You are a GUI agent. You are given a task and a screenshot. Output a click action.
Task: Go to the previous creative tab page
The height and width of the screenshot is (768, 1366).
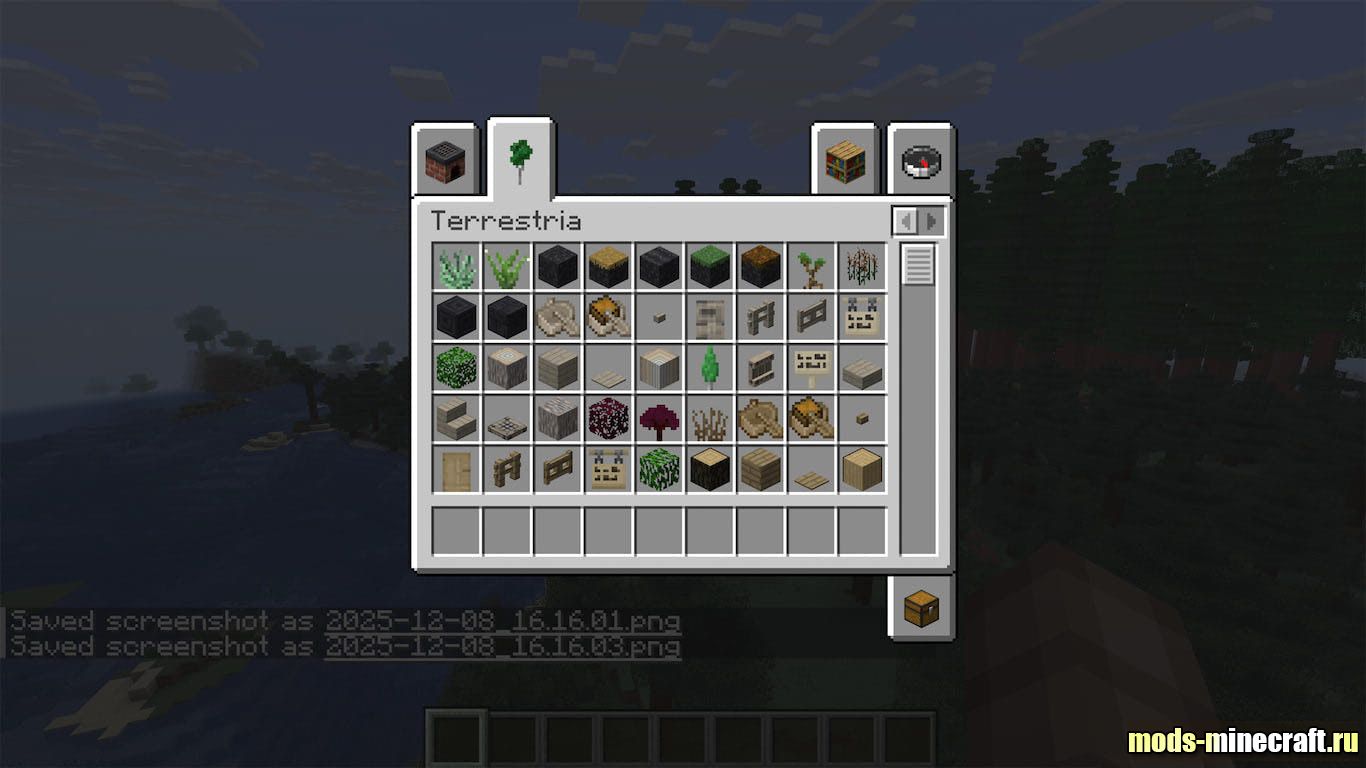tap(905, 221)
